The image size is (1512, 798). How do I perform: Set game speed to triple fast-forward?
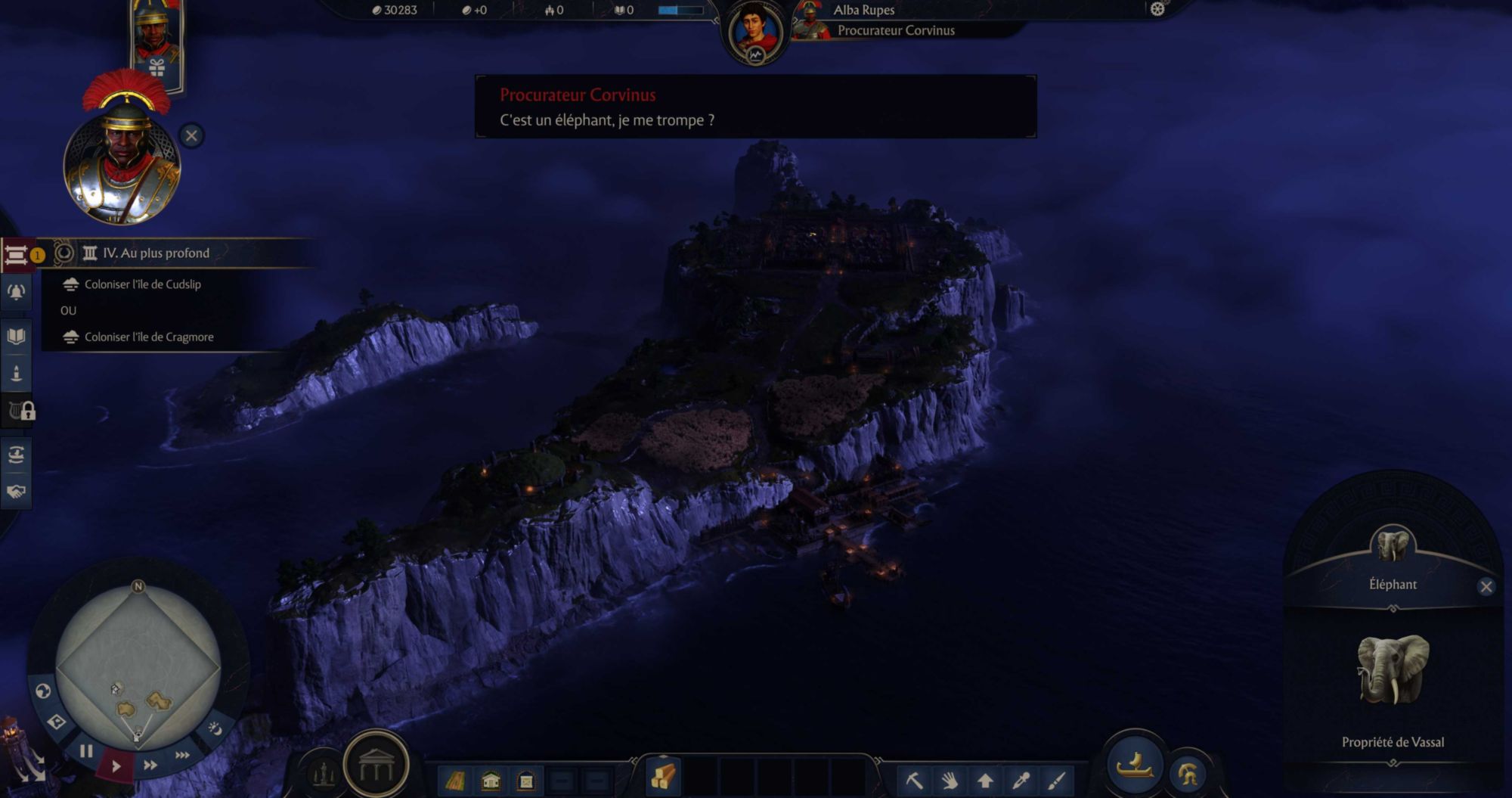[182, 755]
